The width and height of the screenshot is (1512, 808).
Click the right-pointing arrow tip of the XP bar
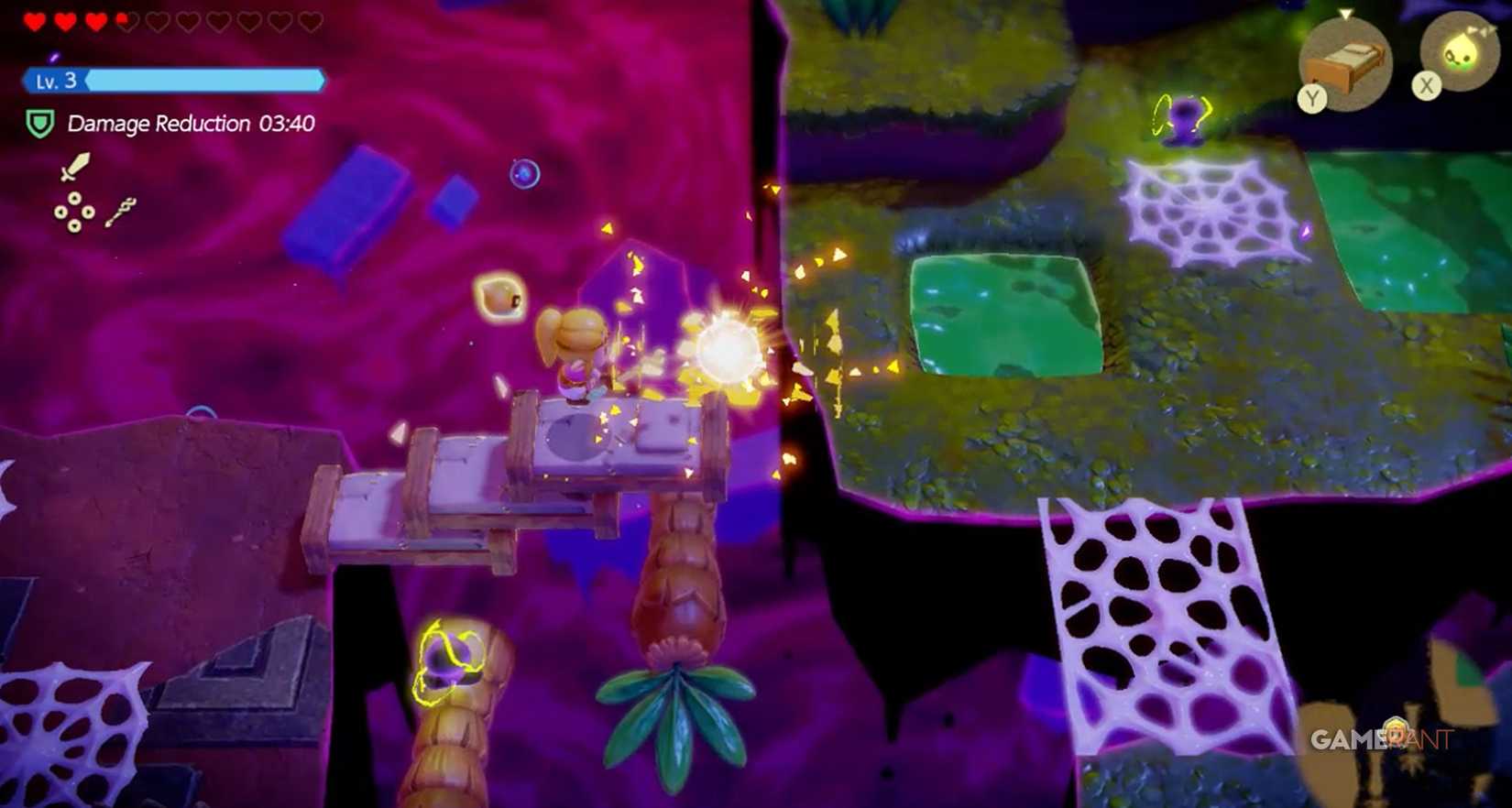click(323, 80)
